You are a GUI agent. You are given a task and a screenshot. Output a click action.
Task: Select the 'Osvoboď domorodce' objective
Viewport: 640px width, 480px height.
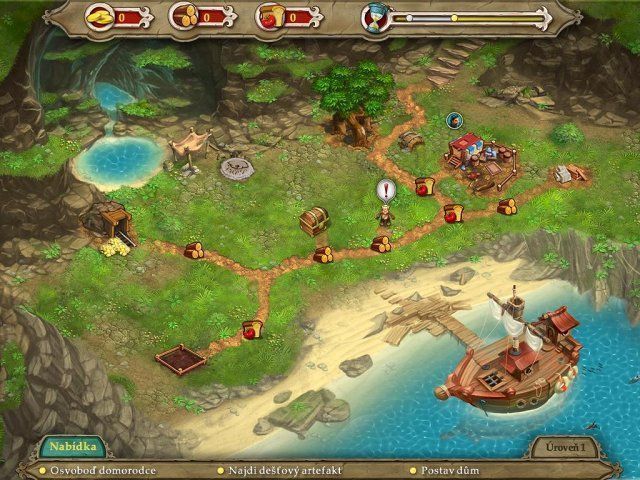pos(98,469)
